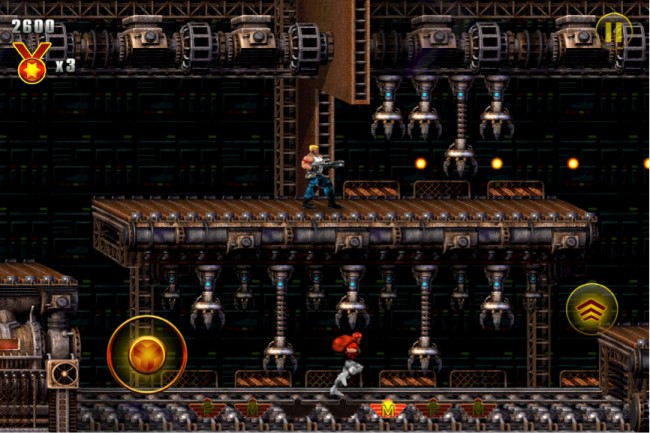Pause the game with the top-right button
650x433 pixels.
point(613,31)
